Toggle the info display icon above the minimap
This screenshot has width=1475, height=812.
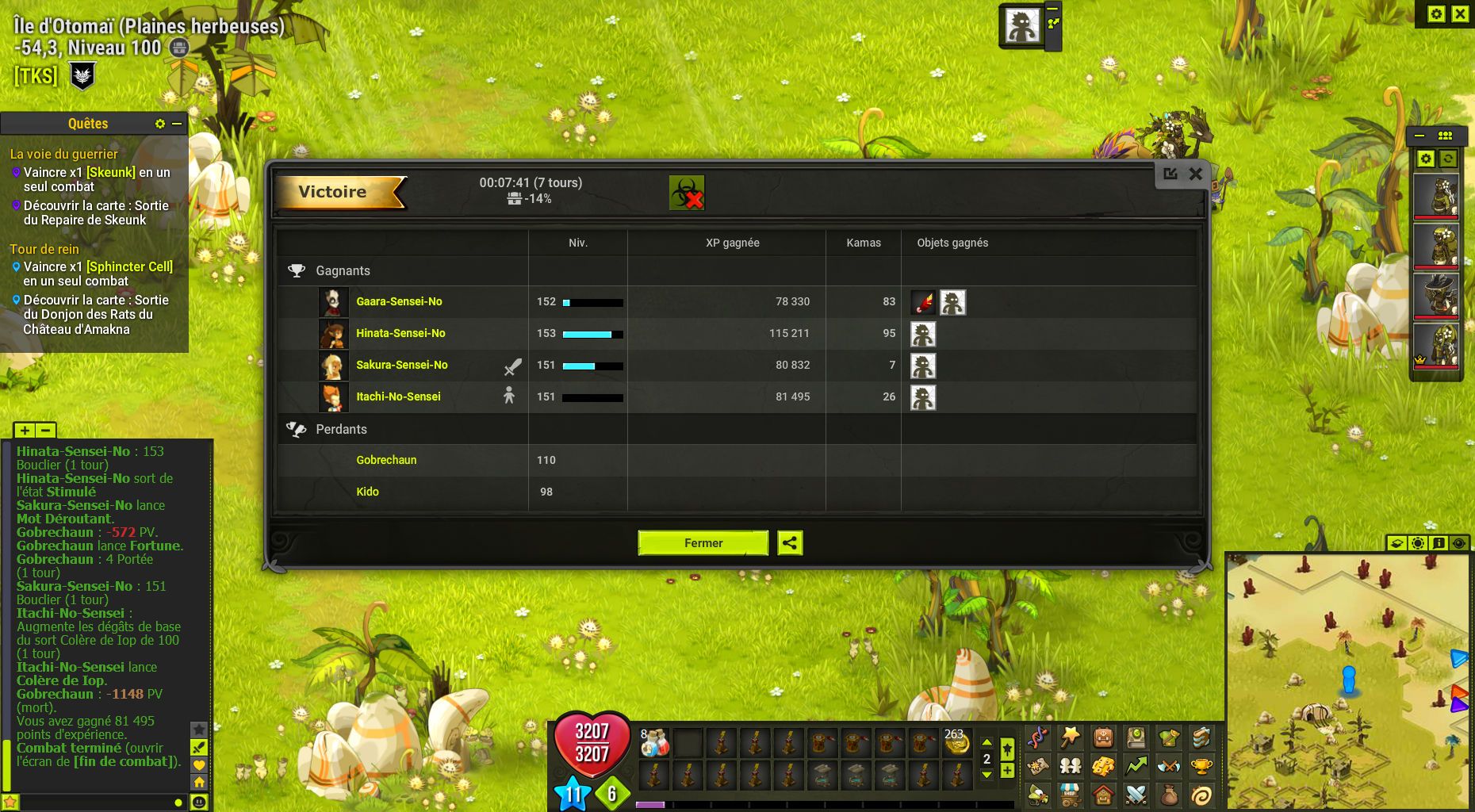(1439, 543)
